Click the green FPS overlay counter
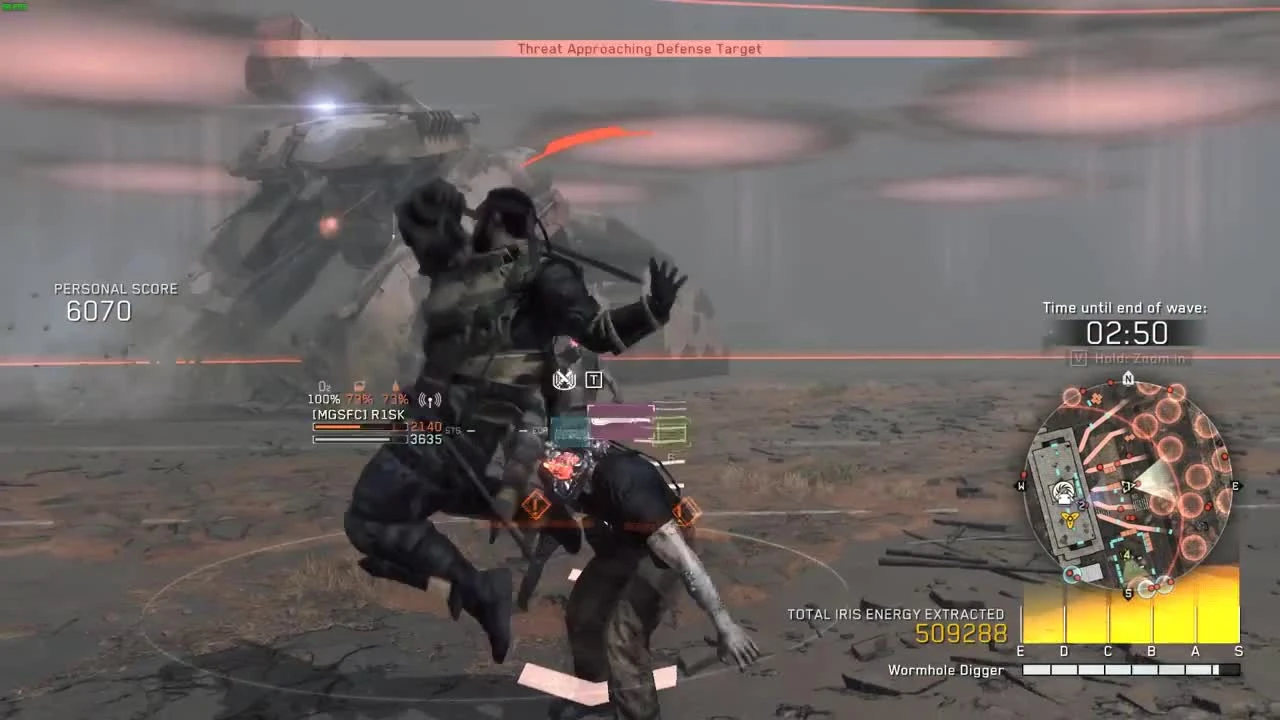 click(14, 6)
